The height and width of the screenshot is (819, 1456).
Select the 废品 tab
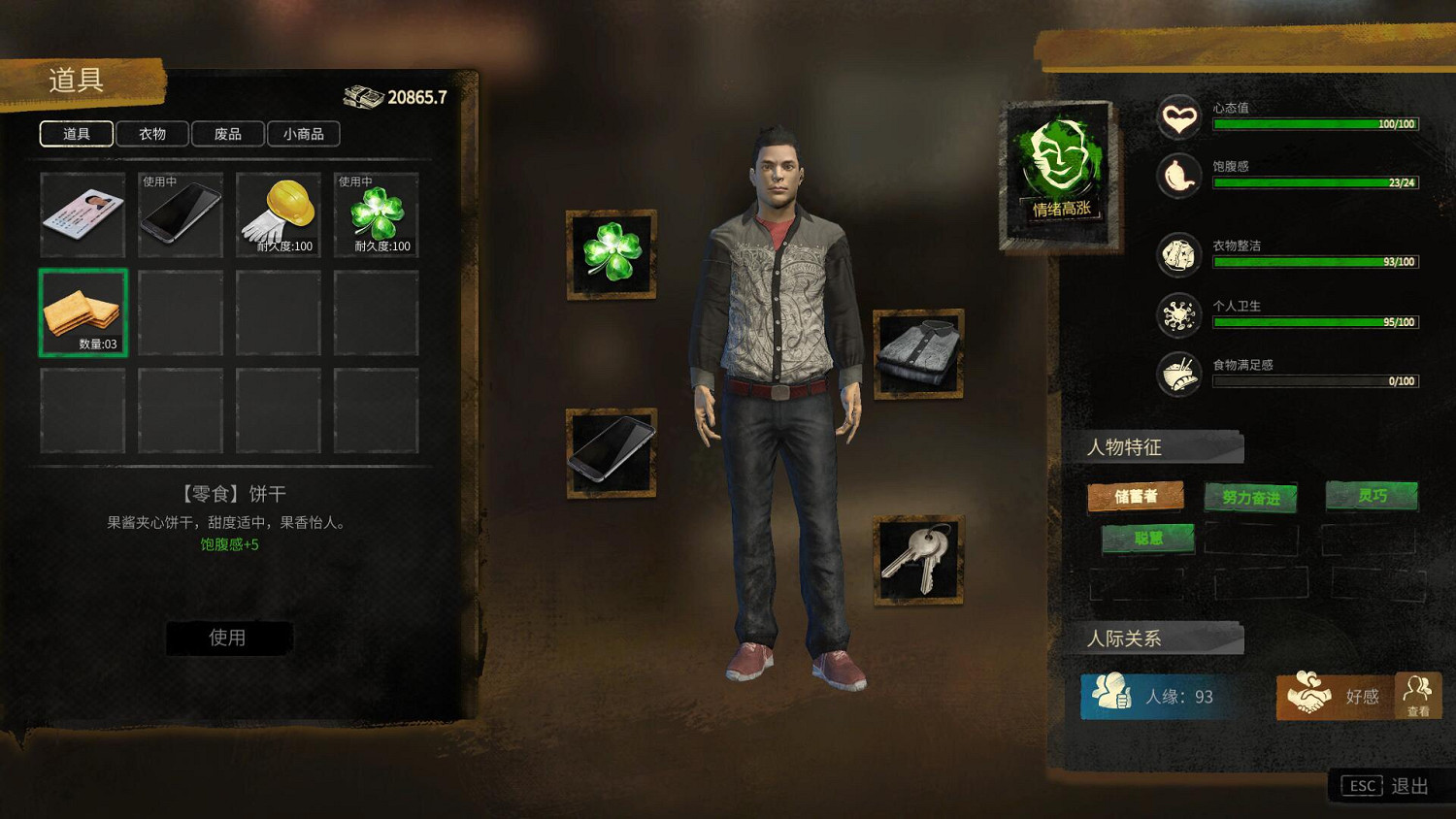tap(228, 134)
